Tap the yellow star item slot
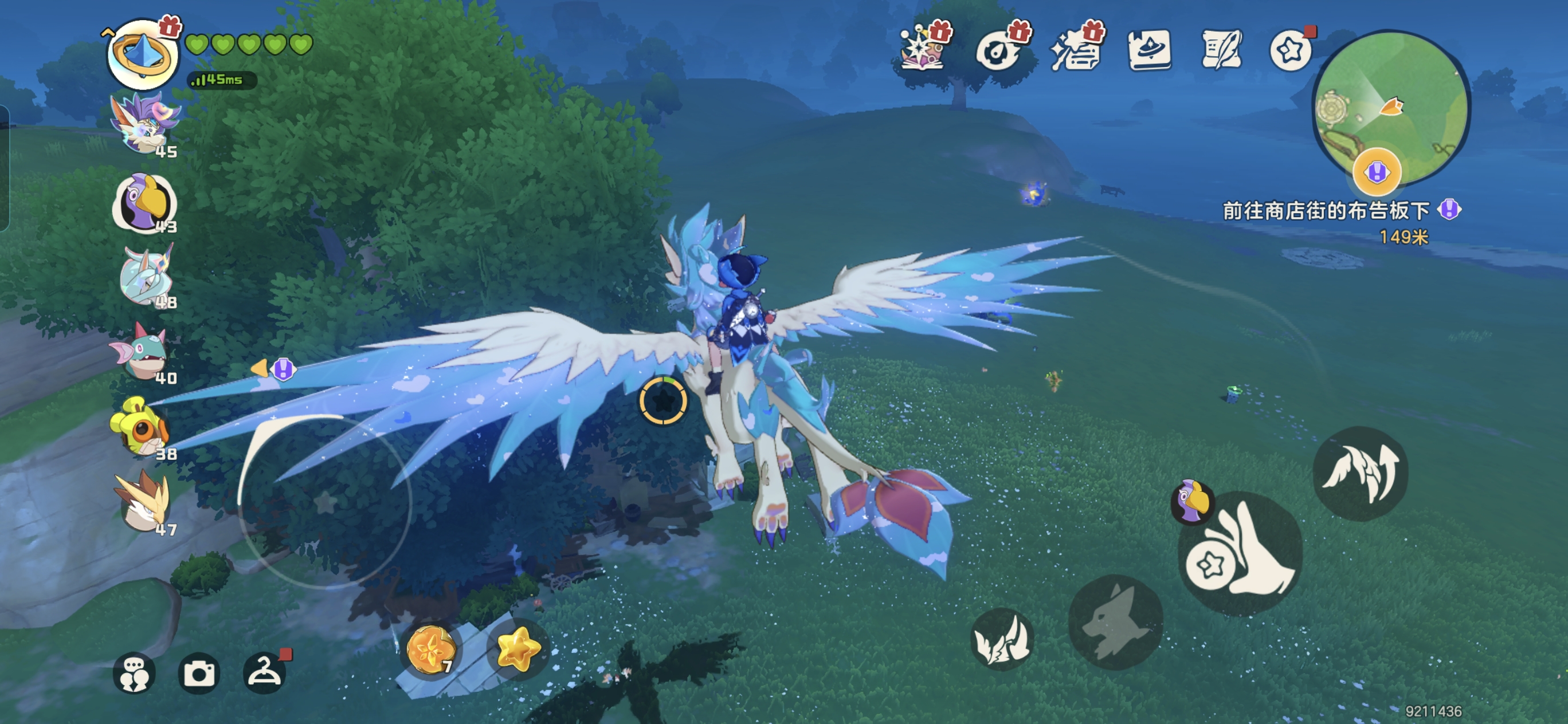Image resolution: width=1568 pixels, height=724 pixels. click(x=518, y=648)
